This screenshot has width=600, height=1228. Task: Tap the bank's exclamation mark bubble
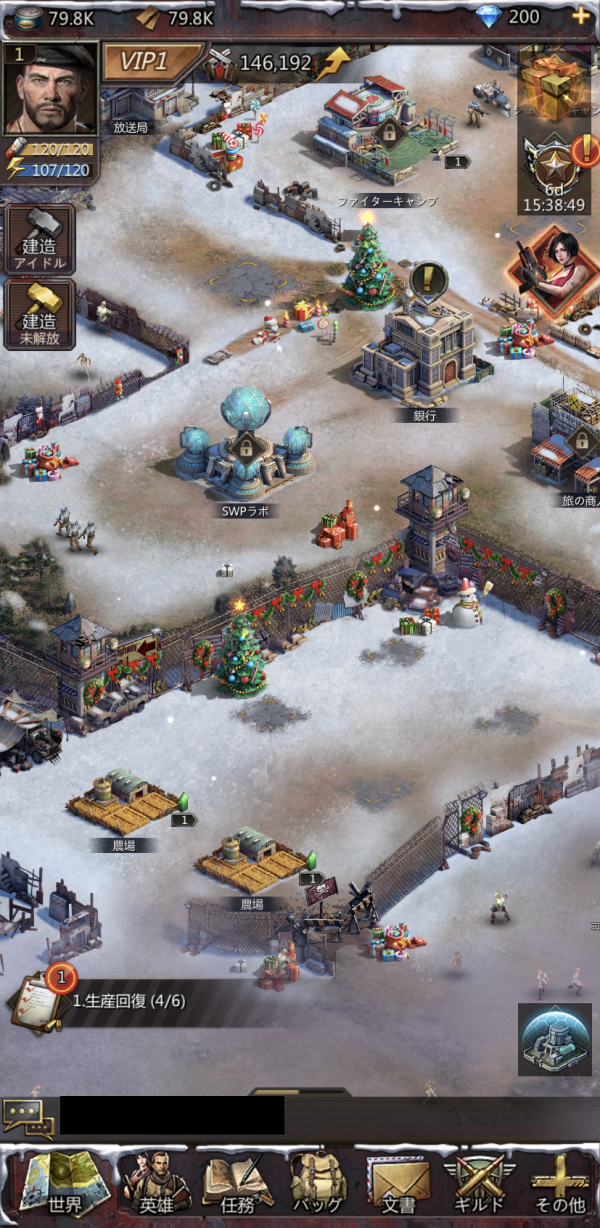[428, 277]
